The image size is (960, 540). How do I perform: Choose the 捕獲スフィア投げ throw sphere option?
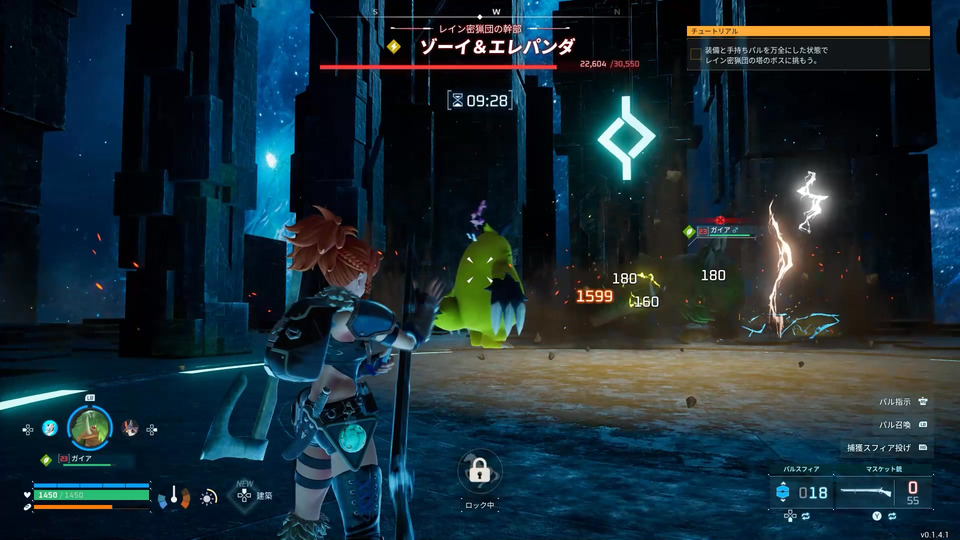pos(886,447)
